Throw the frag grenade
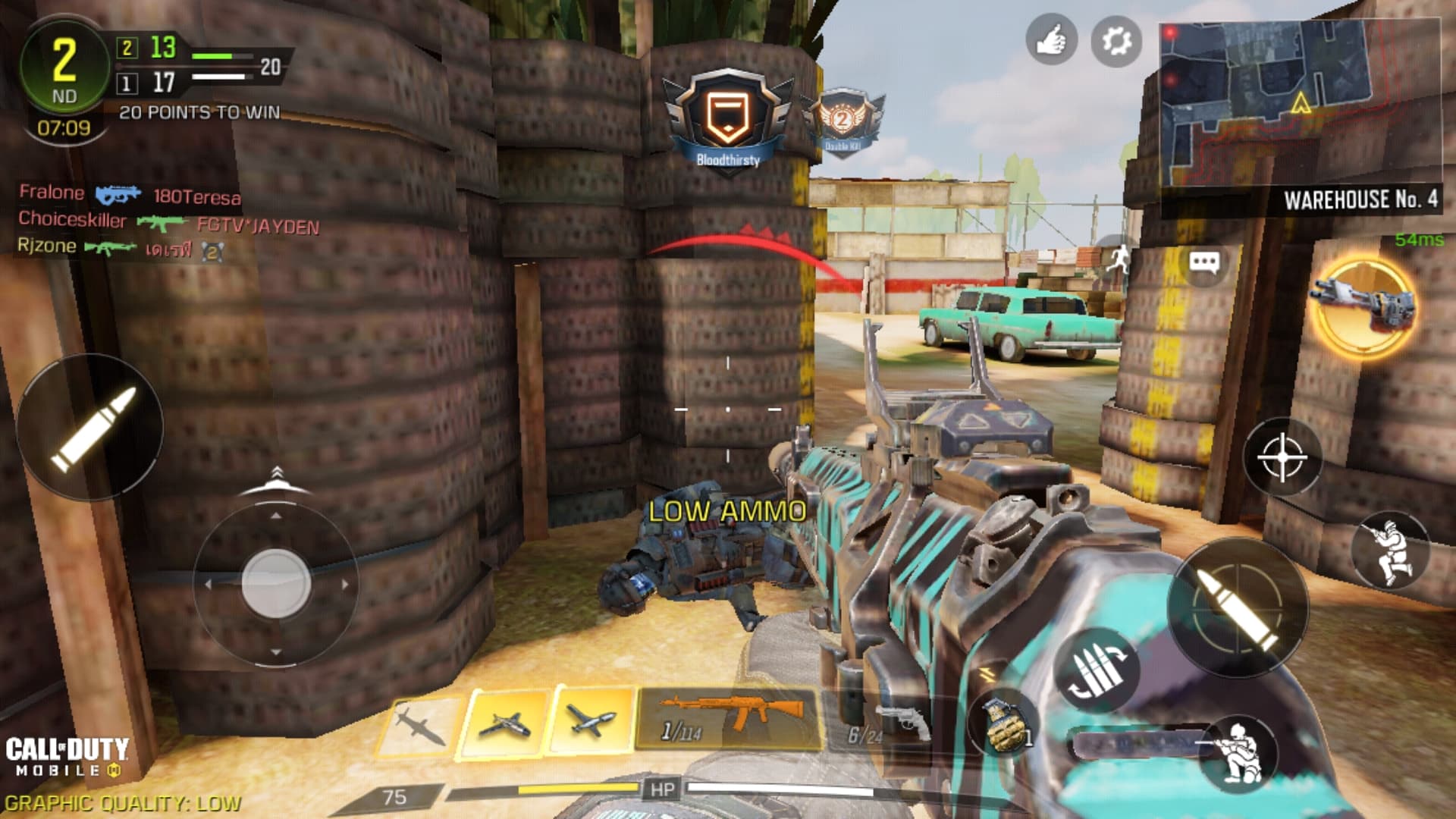Viewport: 1456px width, 819px height. point(1005,724)
